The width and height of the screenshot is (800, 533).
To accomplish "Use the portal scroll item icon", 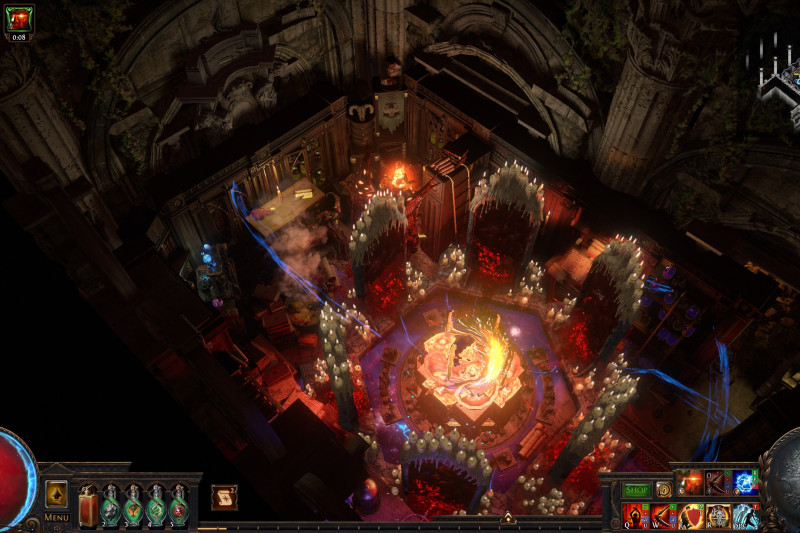I will point(224,497).
